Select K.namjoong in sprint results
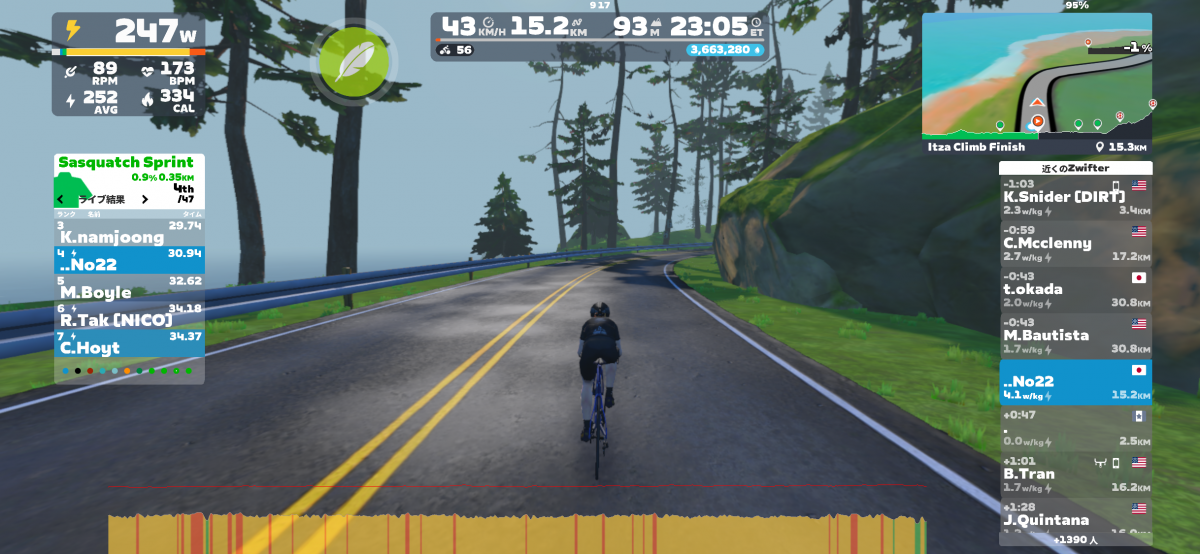The image size is (1200, 554). click(129, 233)
